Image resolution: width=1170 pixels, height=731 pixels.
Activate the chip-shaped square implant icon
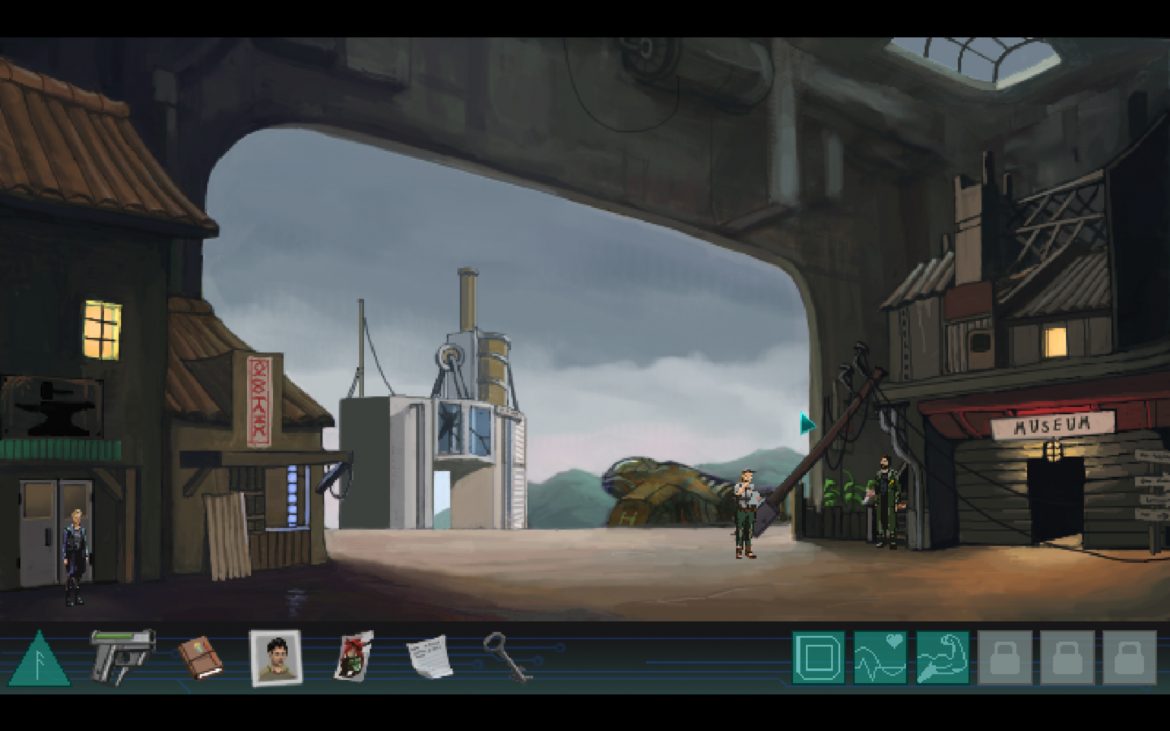coord(818,657)
